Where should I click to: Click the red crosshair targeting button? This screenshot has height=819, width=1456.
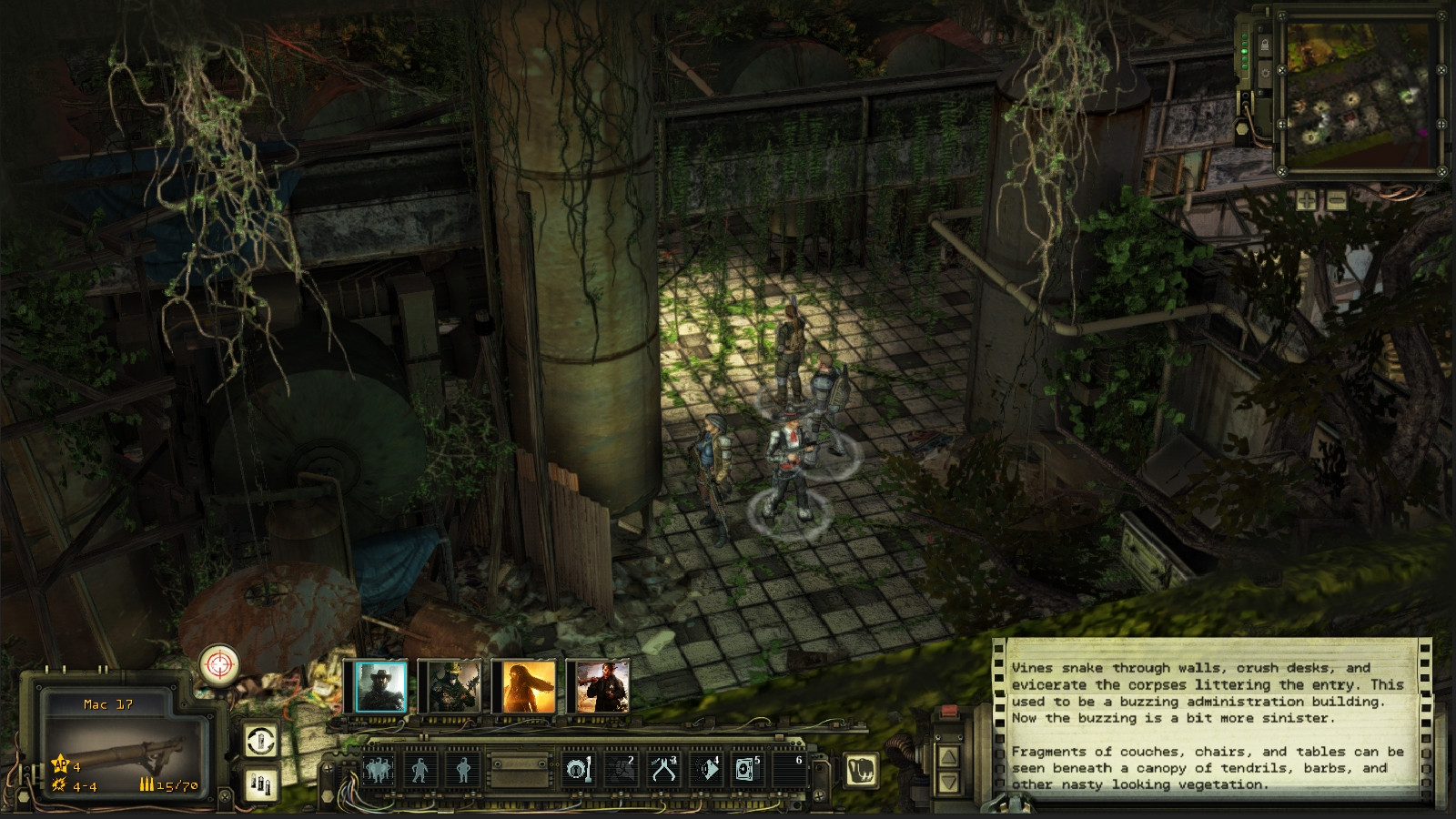tap(219, 664)
